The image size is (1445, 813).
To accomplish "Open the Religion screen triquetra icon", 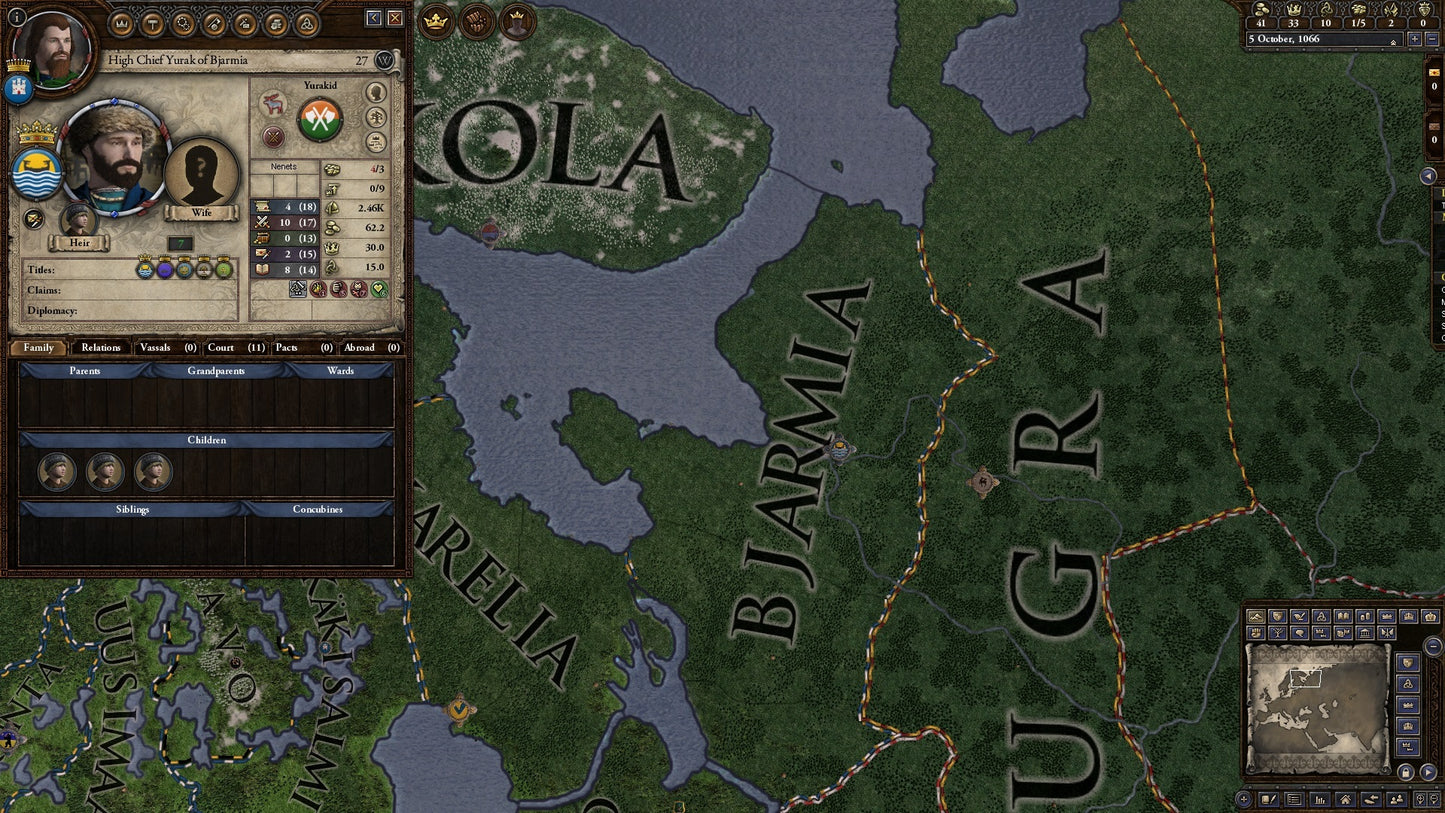I will point(308,24).
